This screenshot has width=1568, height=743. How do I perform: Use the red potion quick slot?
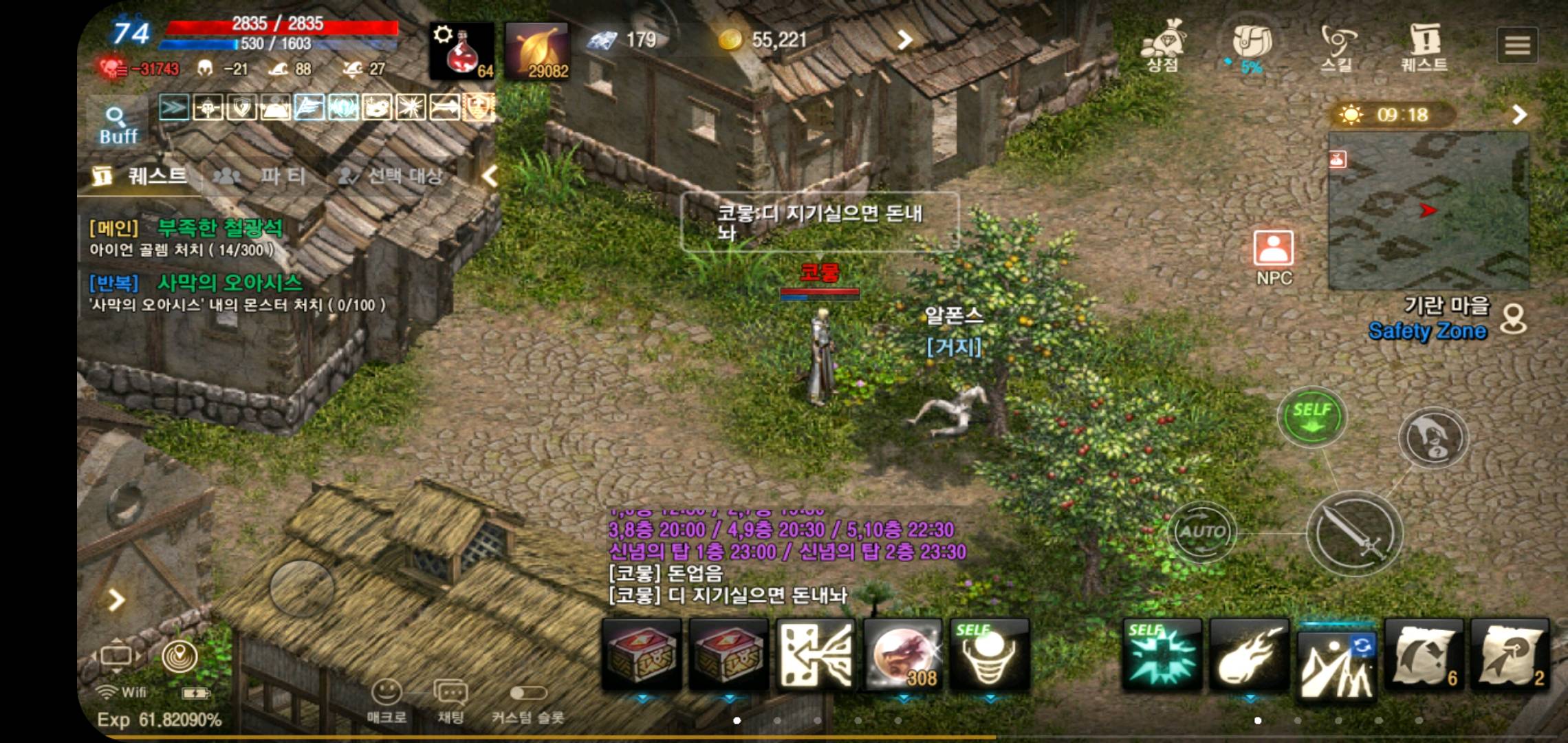pyautogui.click(x=462, y=52)
